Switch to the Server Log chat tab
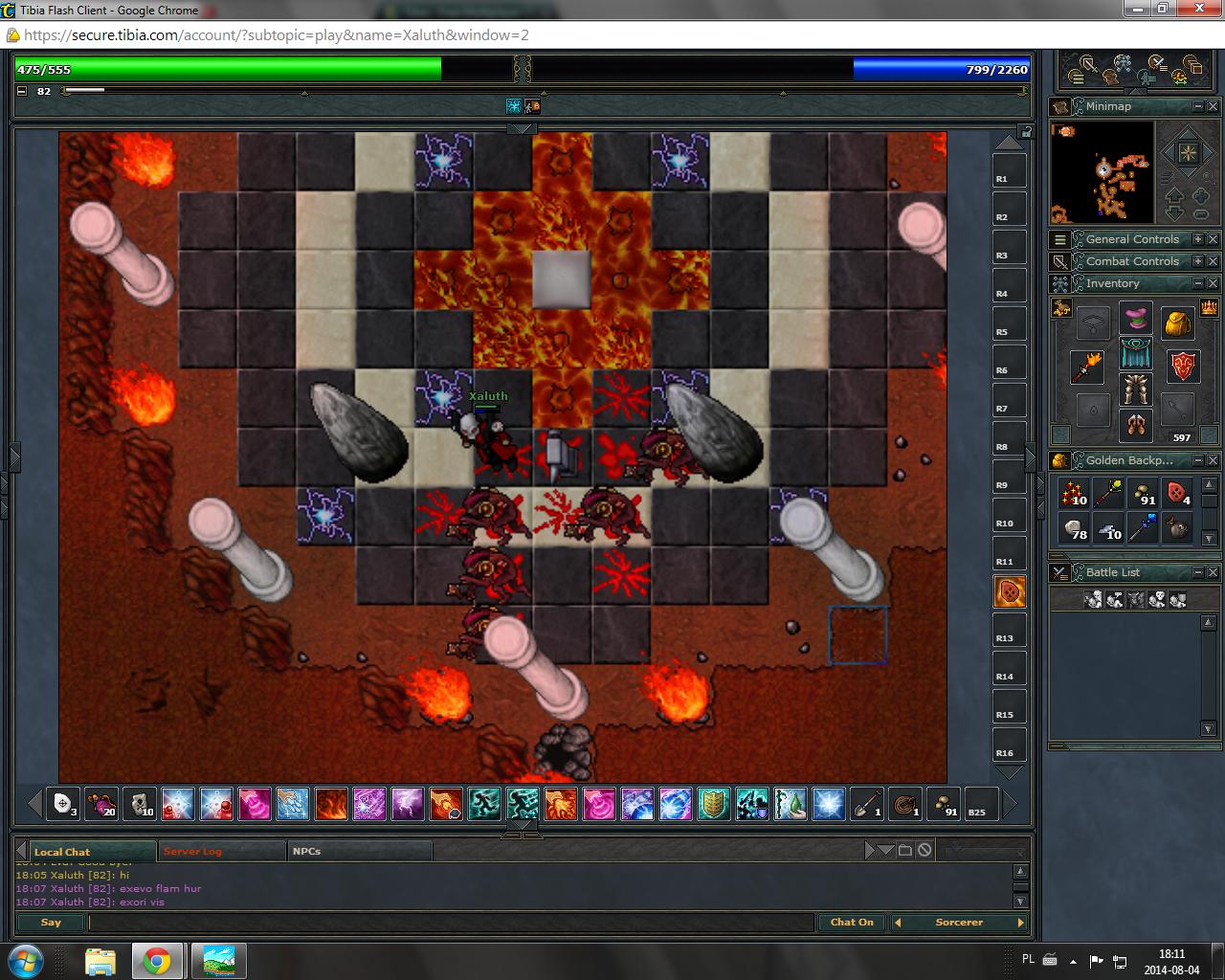The image size is (1225, 980). pyautogui.click(x=192, y=851)
